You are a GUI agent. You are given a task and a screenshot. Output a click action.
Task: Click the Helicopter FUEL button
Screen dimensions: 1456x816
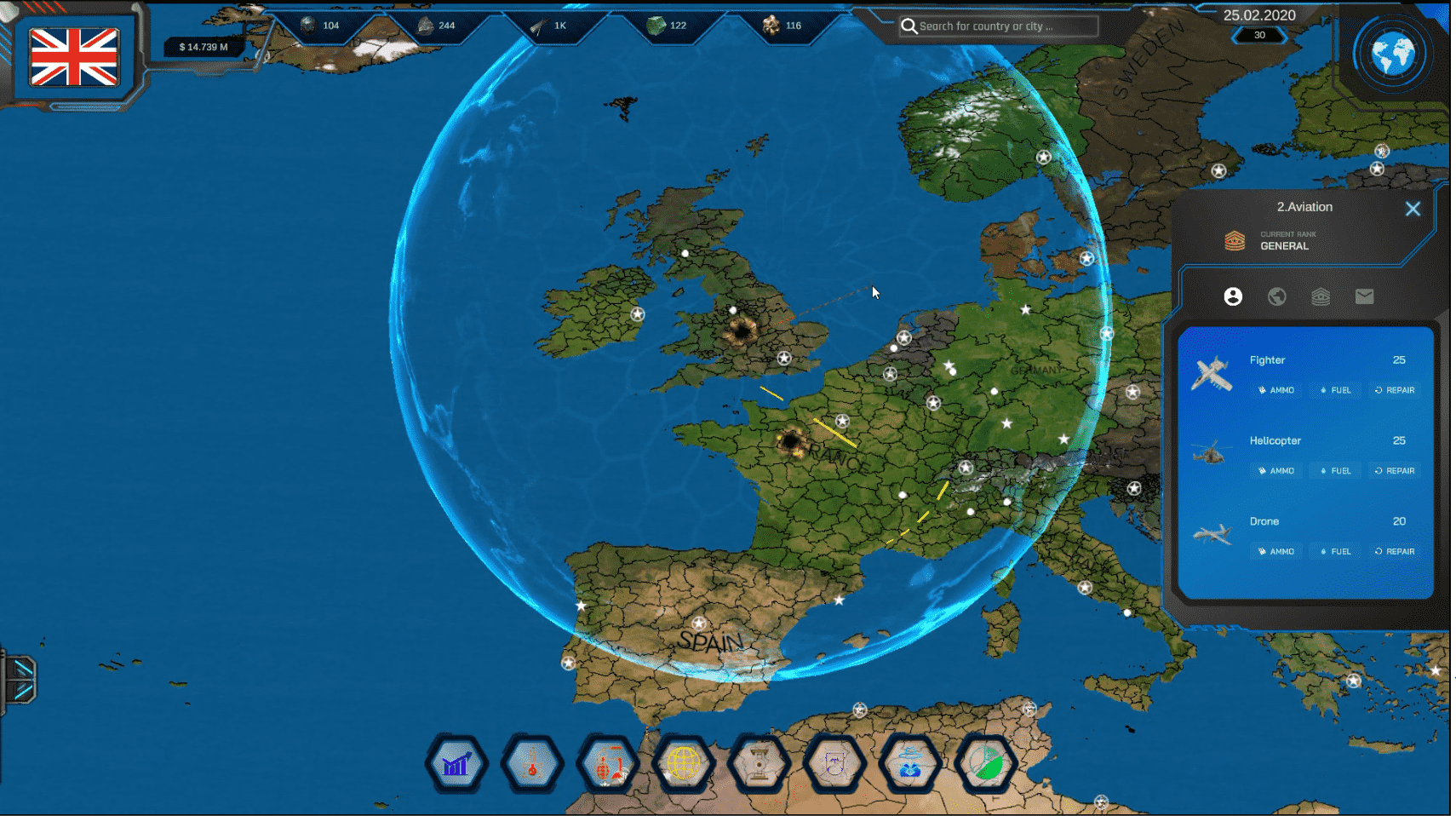(x=1335, y=471)
